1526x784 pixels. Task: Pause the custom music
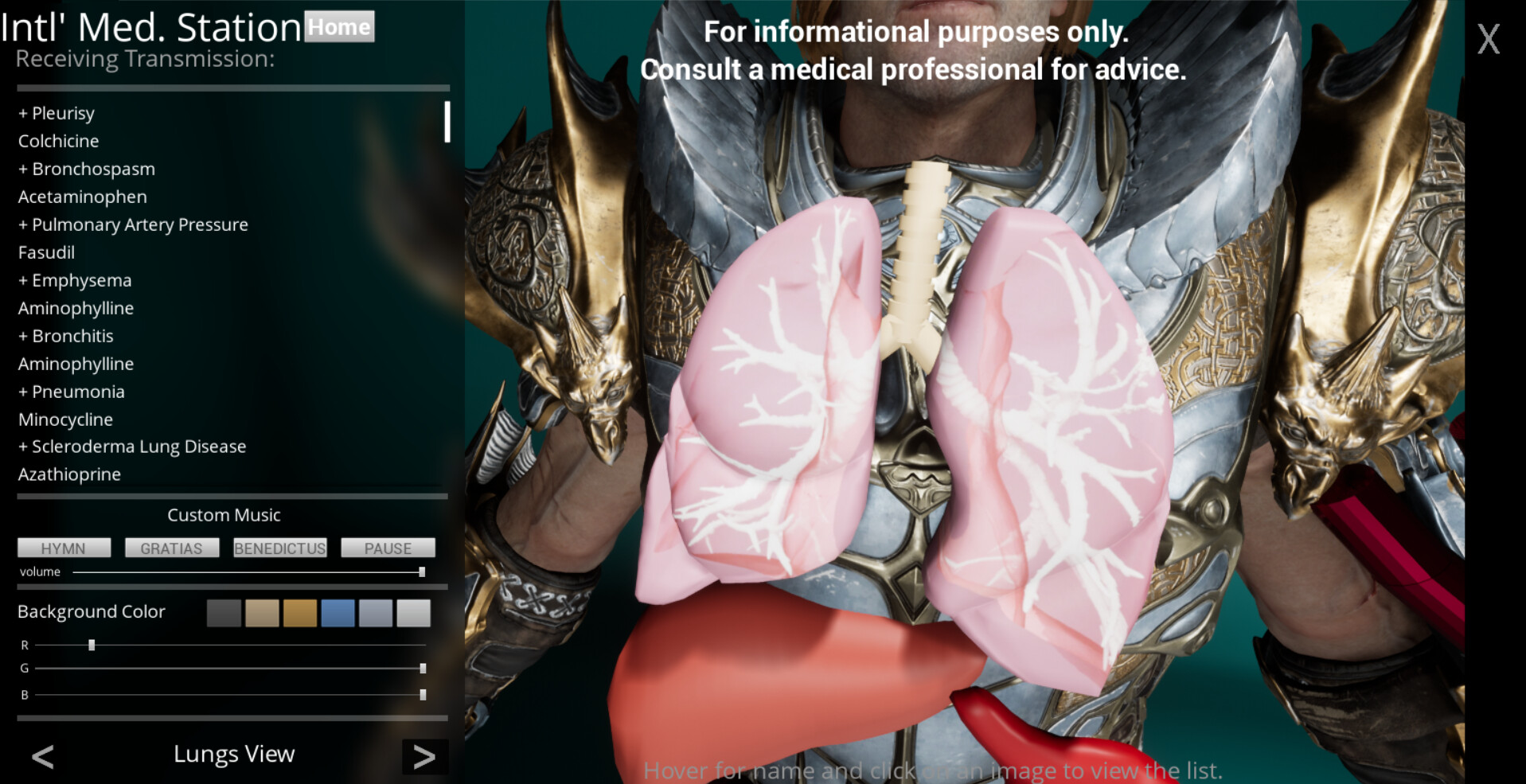click(388, 548)
